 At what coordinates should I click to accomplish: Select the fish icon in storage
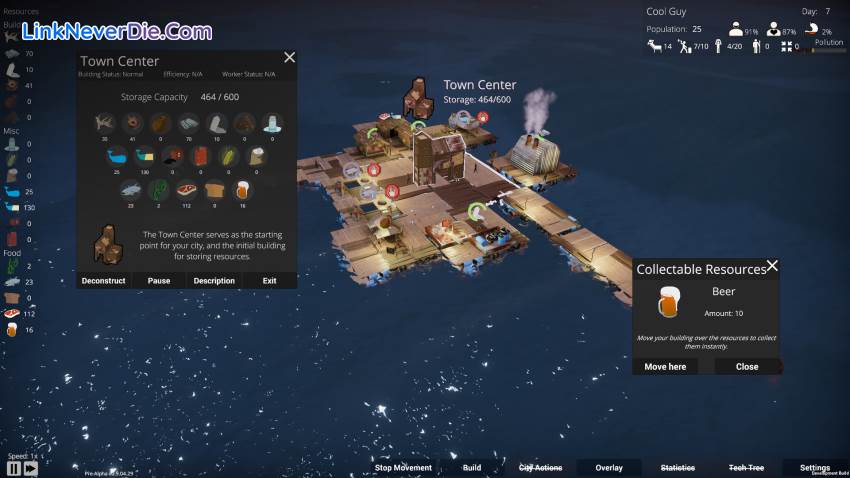coord(132,188)
